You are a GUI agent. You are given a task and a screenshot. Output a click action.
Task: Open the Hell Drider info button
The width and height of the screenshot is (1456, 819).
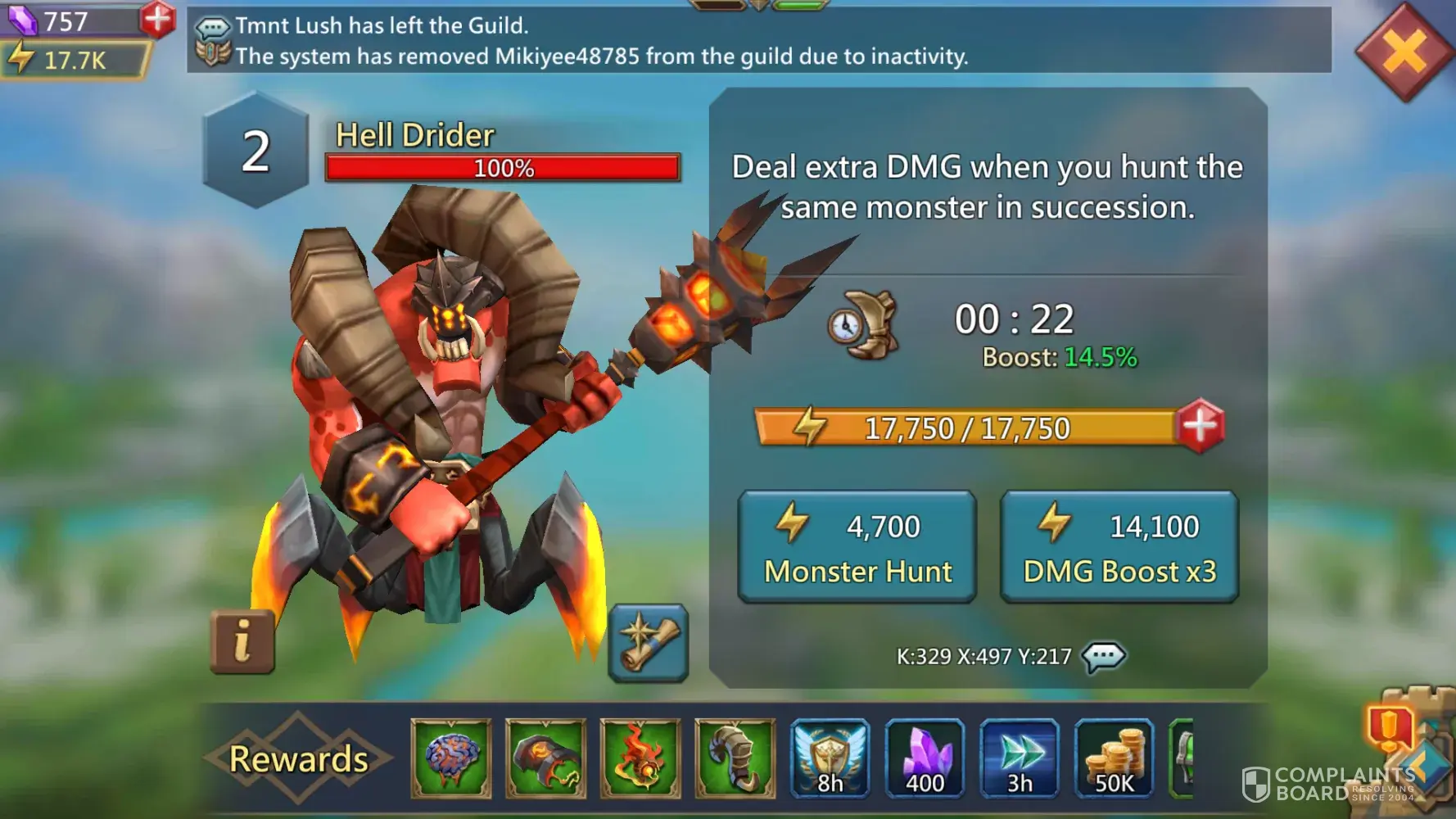242,641
